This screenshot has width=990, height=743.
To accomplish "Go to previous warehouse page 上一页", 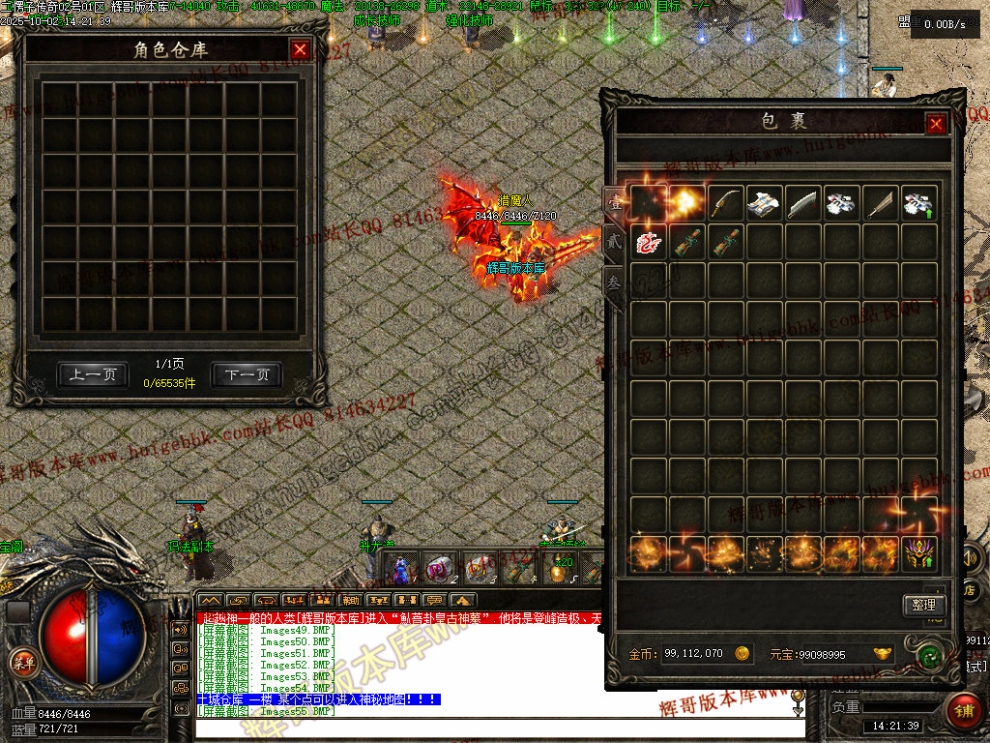I will click(93, 376).
